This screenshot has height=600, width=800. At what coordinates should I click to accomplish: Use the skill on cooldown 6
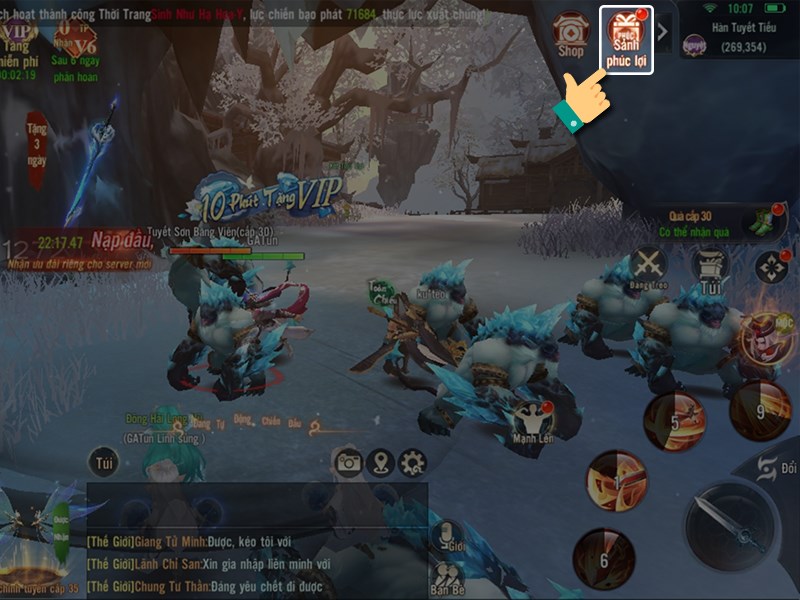(x=603, y=559)
